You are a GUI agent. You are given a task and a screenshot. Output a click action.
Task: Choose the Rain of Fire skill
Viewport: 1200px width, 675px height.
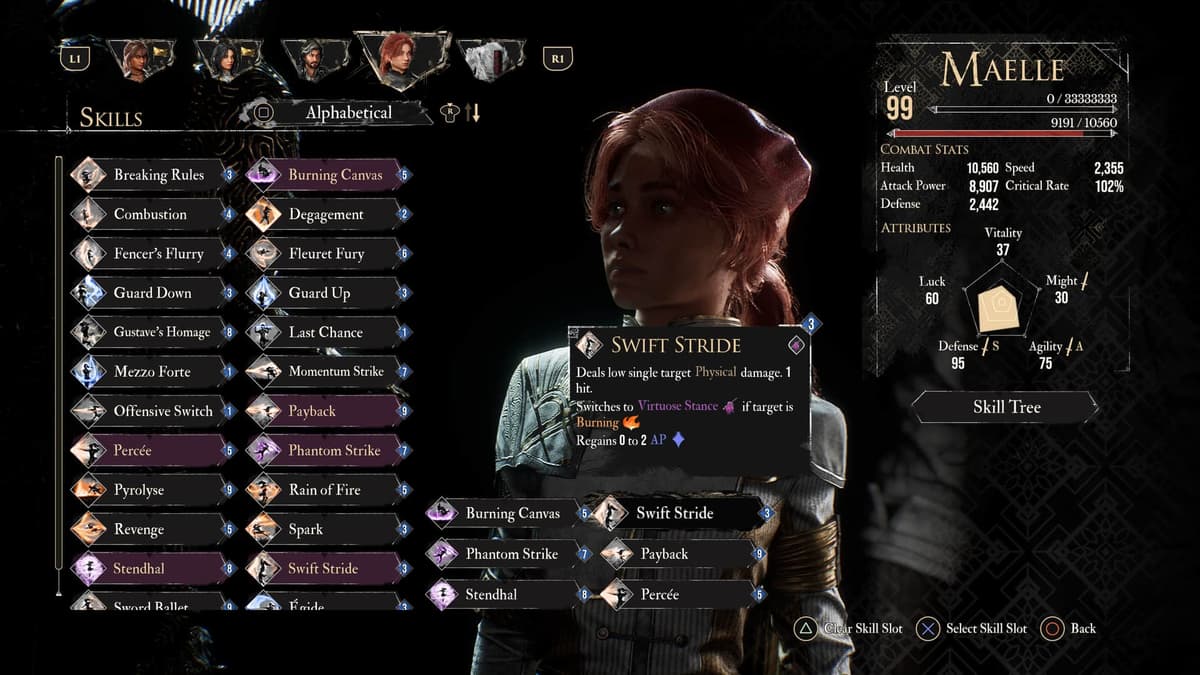pyautogui.click(x=324, y=490)
